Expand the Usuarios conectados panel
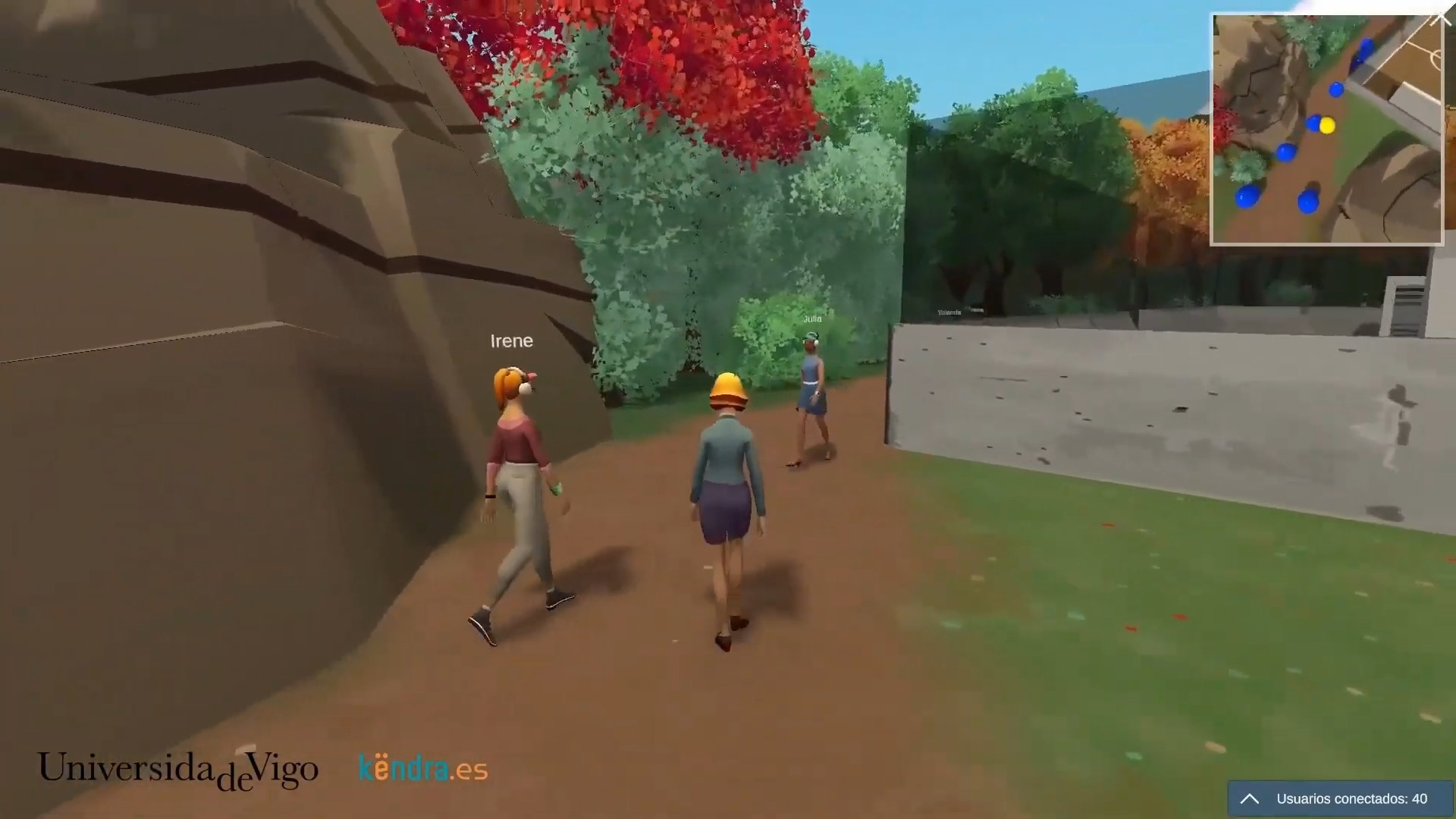Viewport: 1456px width, 819px height. tap(1250, 799)
